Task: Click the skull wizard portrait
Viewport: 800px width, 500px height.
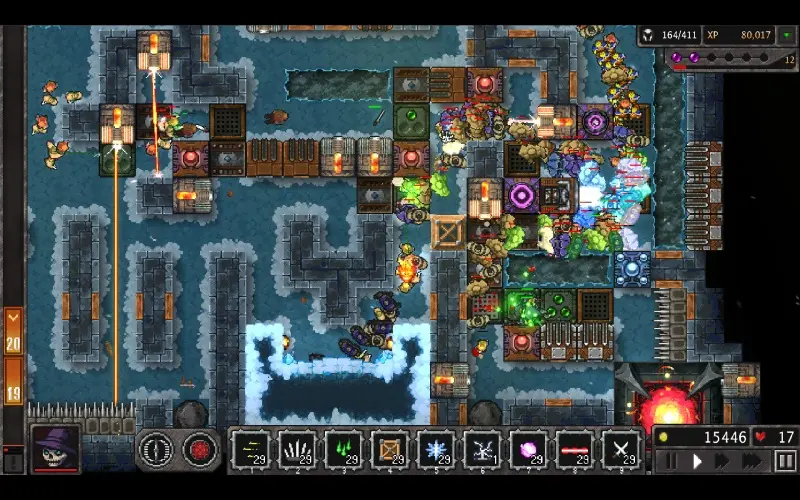Action: tap(55, 448)
